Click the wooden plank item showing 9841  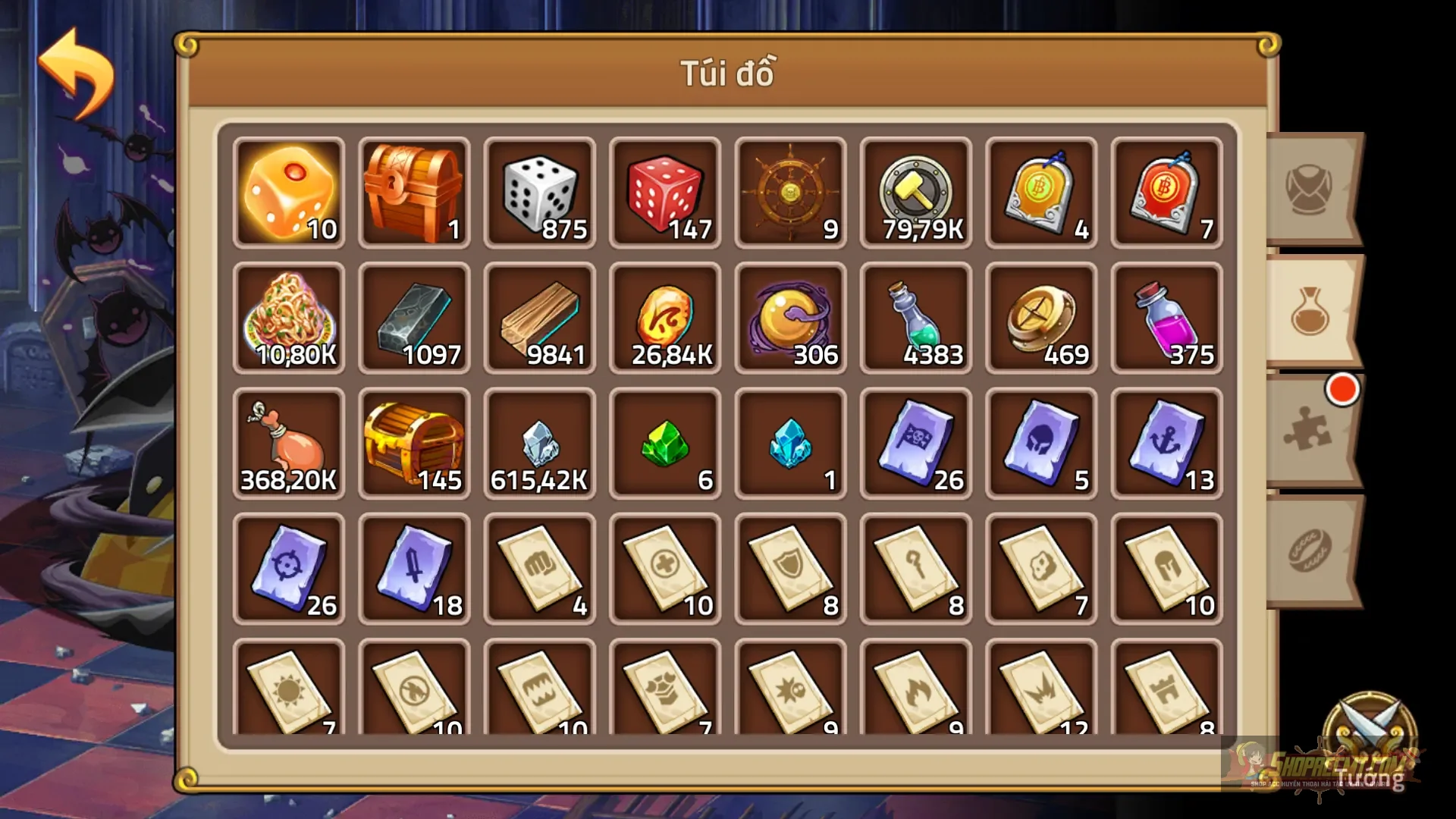(539, 318)
